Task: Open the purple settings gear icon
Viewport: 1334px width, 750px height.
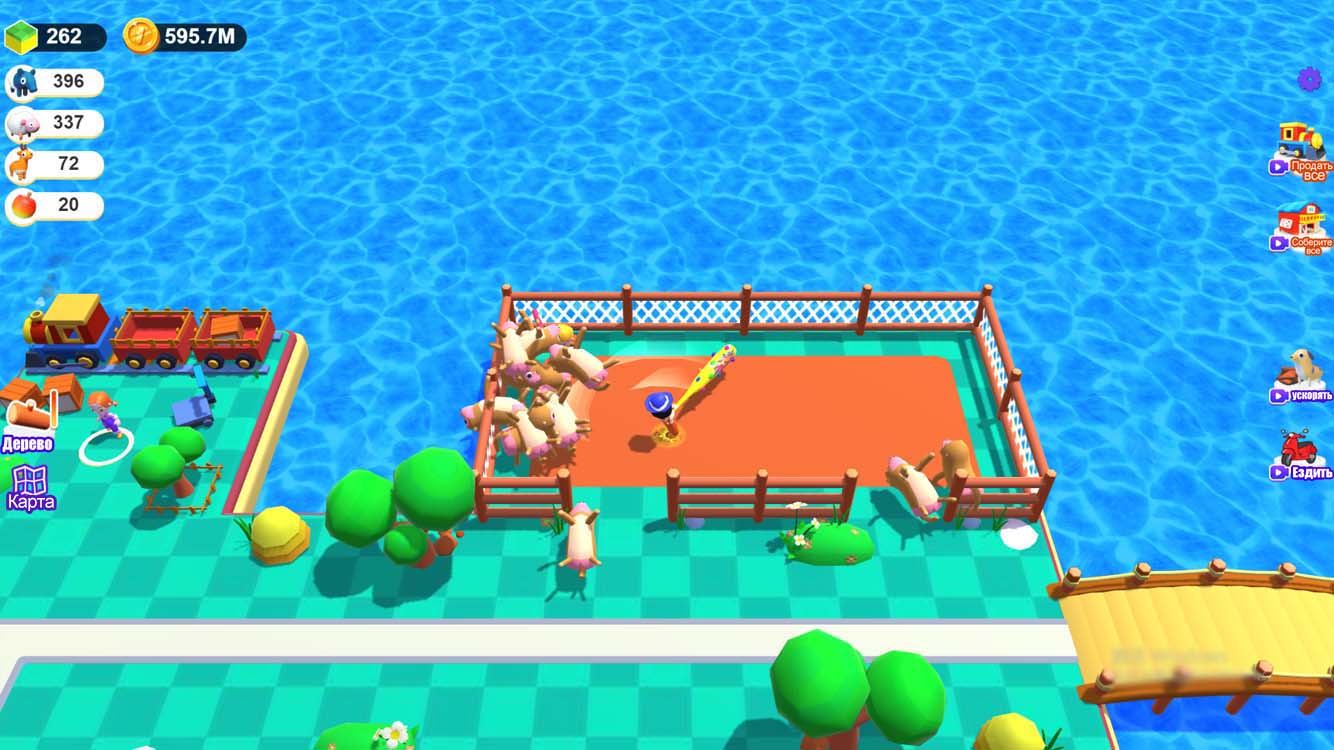Action: (1308, 78)
